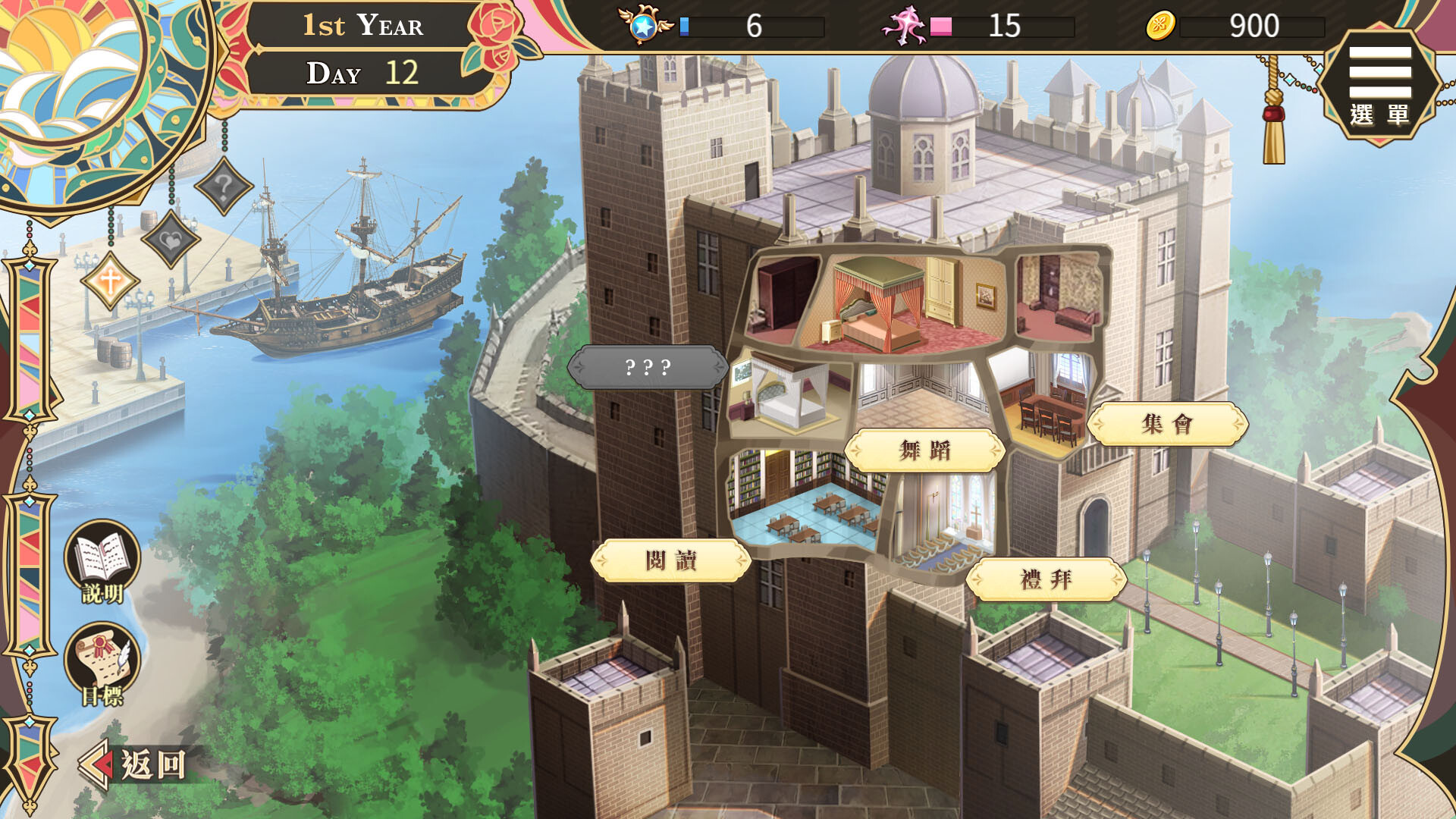
Task: Click the question mark diamond pendant
Action: pyautogui.click(x=221, y=188)
